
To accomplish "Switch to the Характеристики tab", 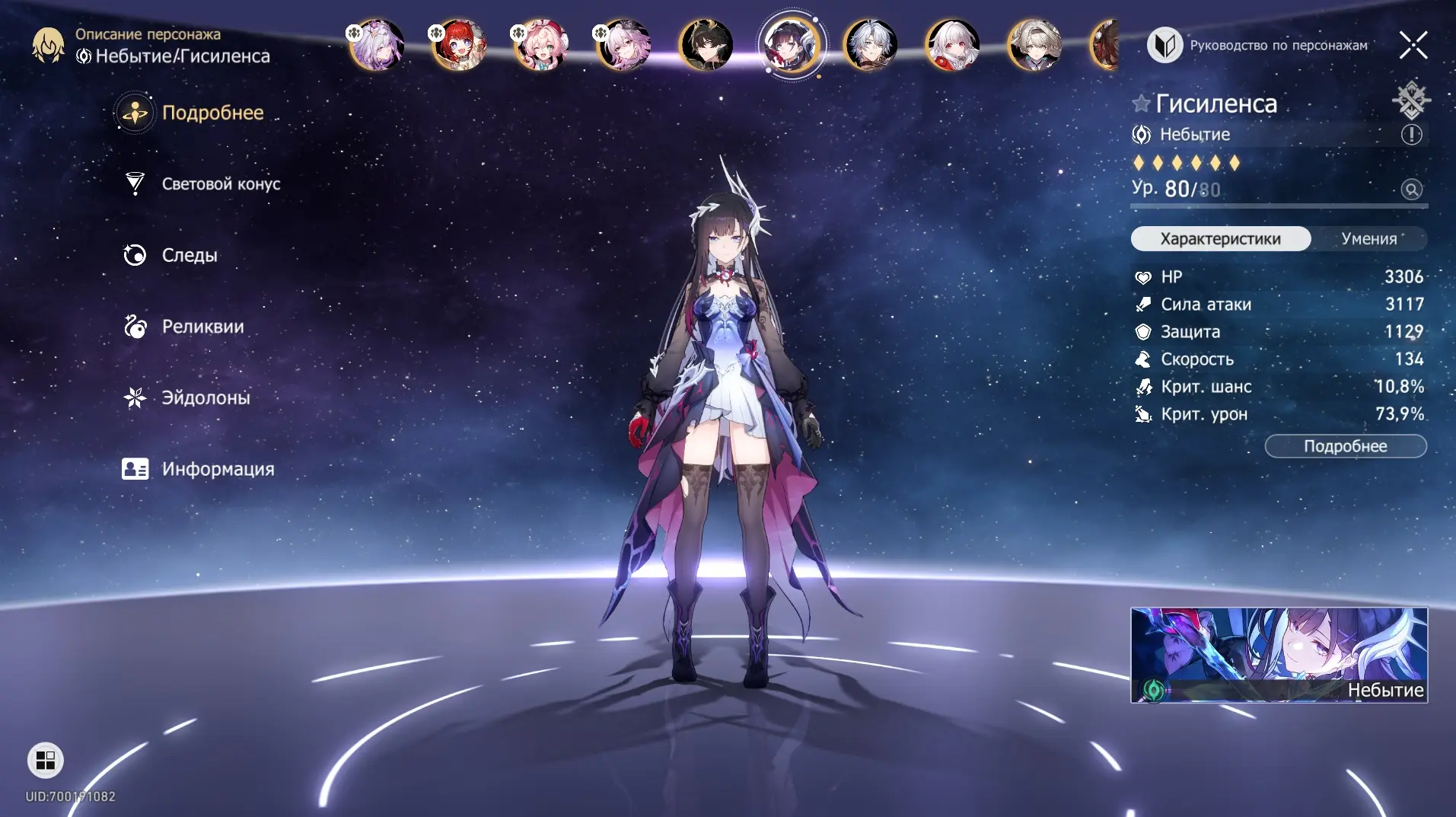I will [1220, 238].
